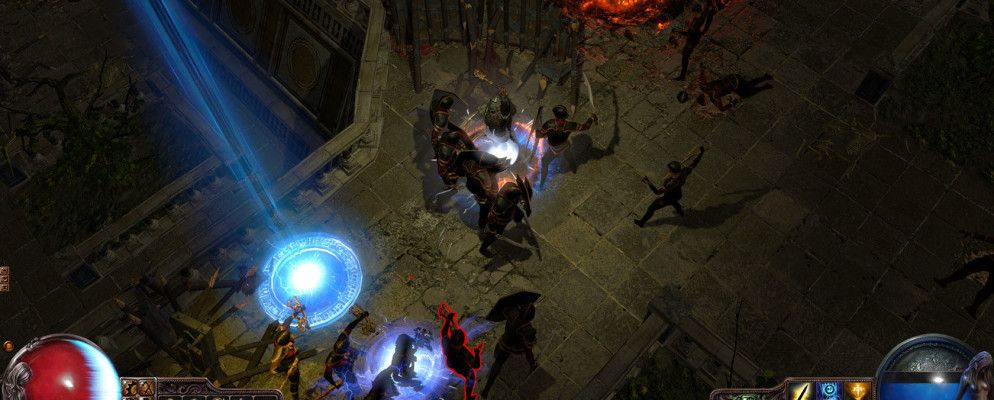
Task: Click the small orange orb beside the life globe
Action: (9, 346)
